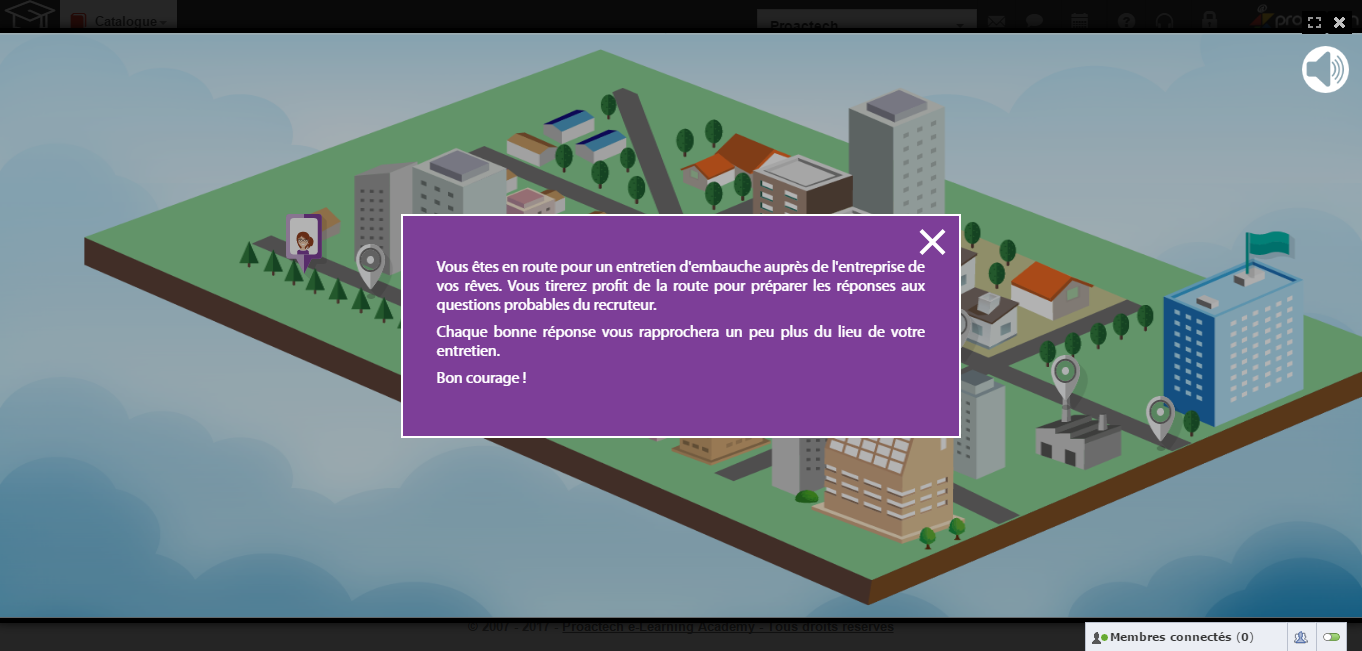Toggle the sound with the speaker icon
Screen dimensions: 1362x651
point(1325,70)
